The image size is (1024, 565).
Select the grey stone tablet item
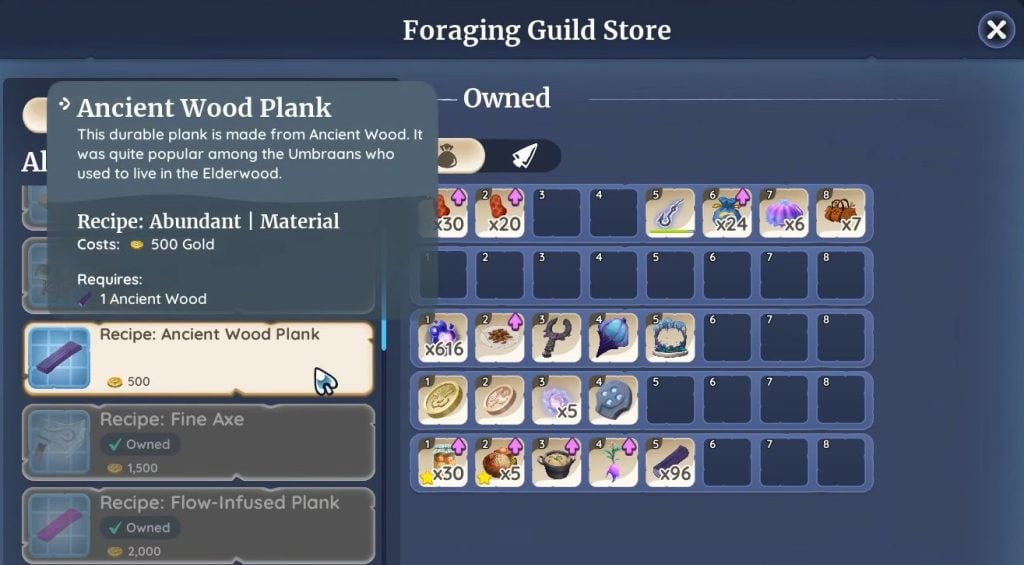coord(613,399)
